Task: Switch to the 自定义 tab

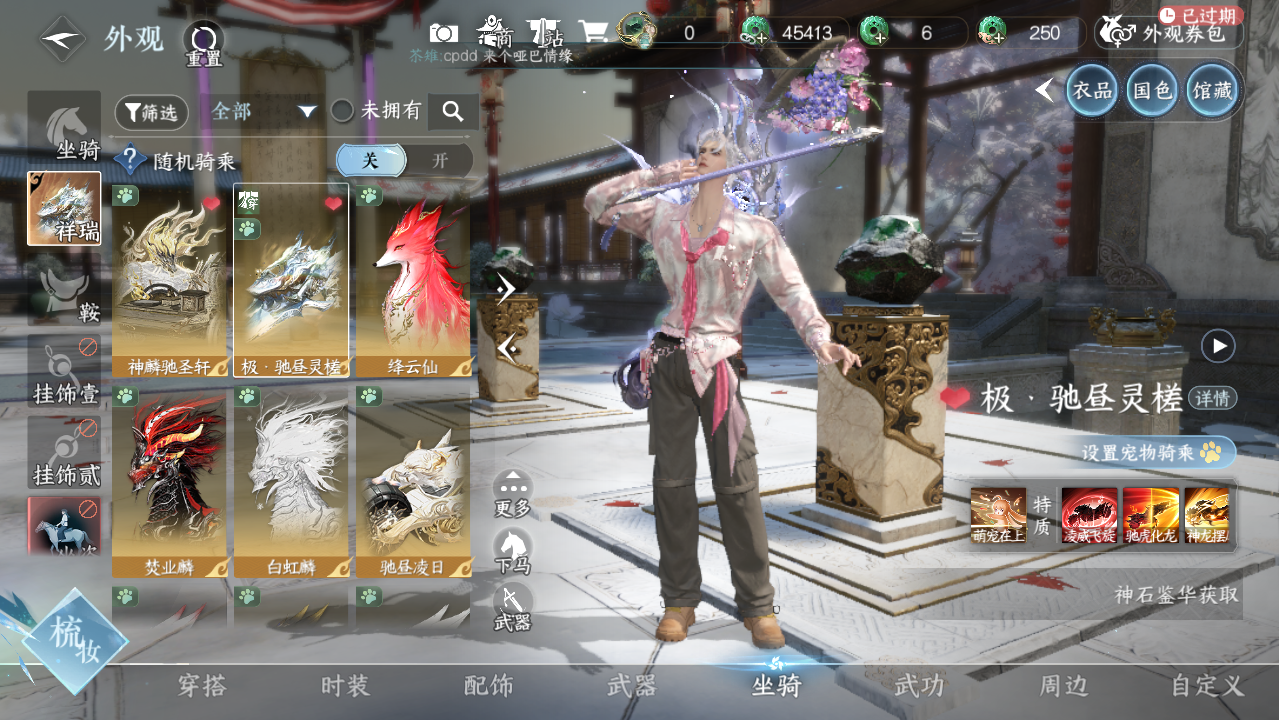Action: [1207, 686]
